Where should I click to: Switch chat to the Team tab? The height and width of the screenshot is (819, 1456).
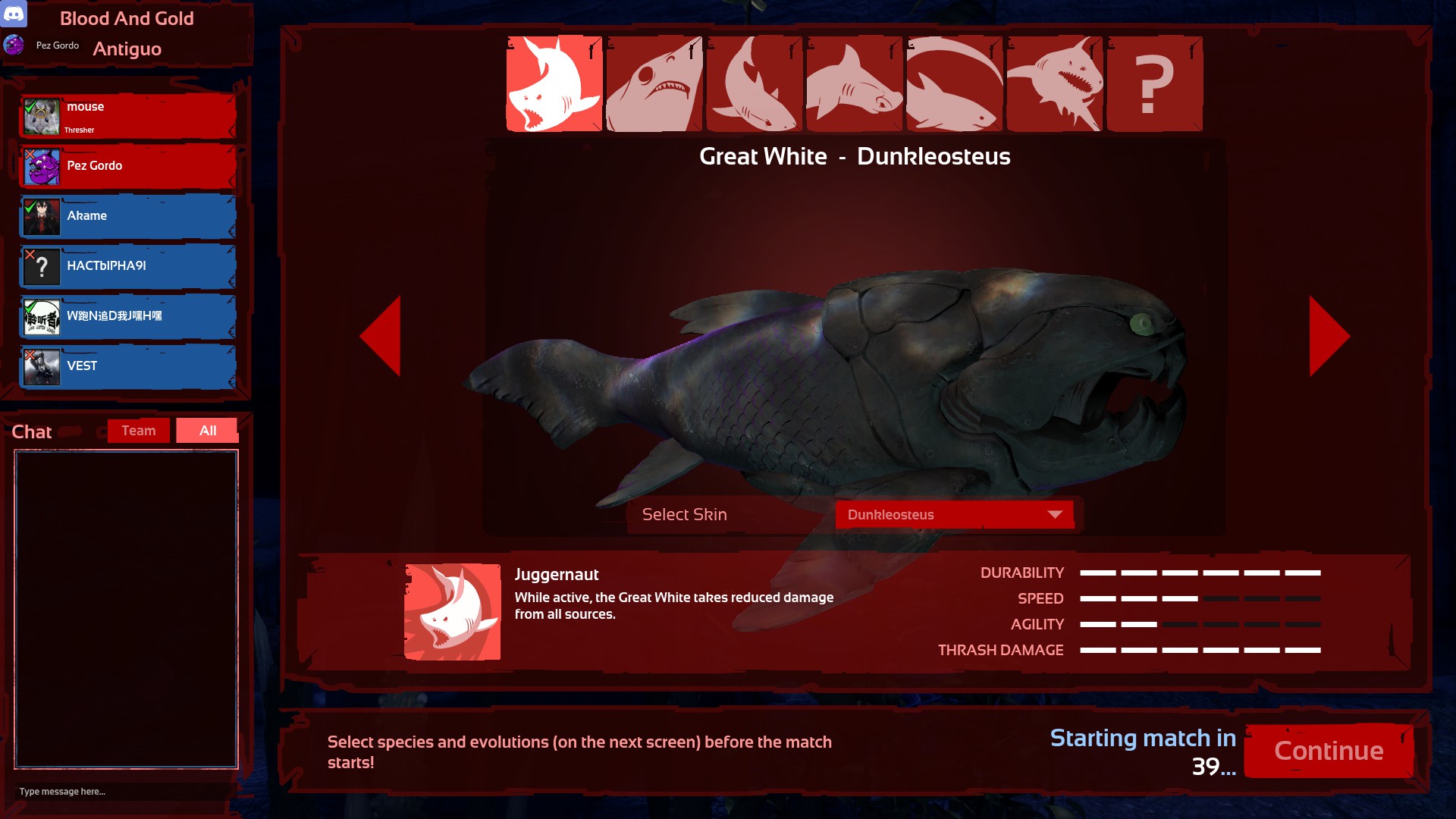pos(138,430)
